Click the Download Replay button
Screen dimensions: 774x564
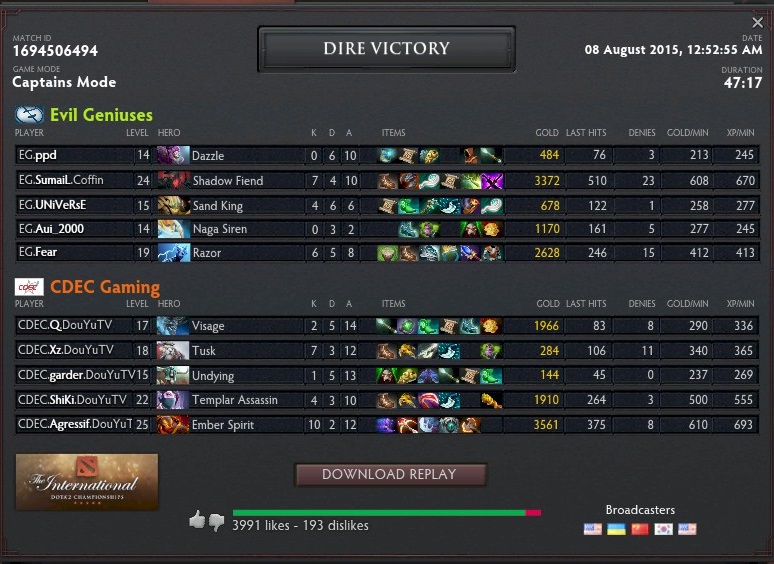[390, 475]
